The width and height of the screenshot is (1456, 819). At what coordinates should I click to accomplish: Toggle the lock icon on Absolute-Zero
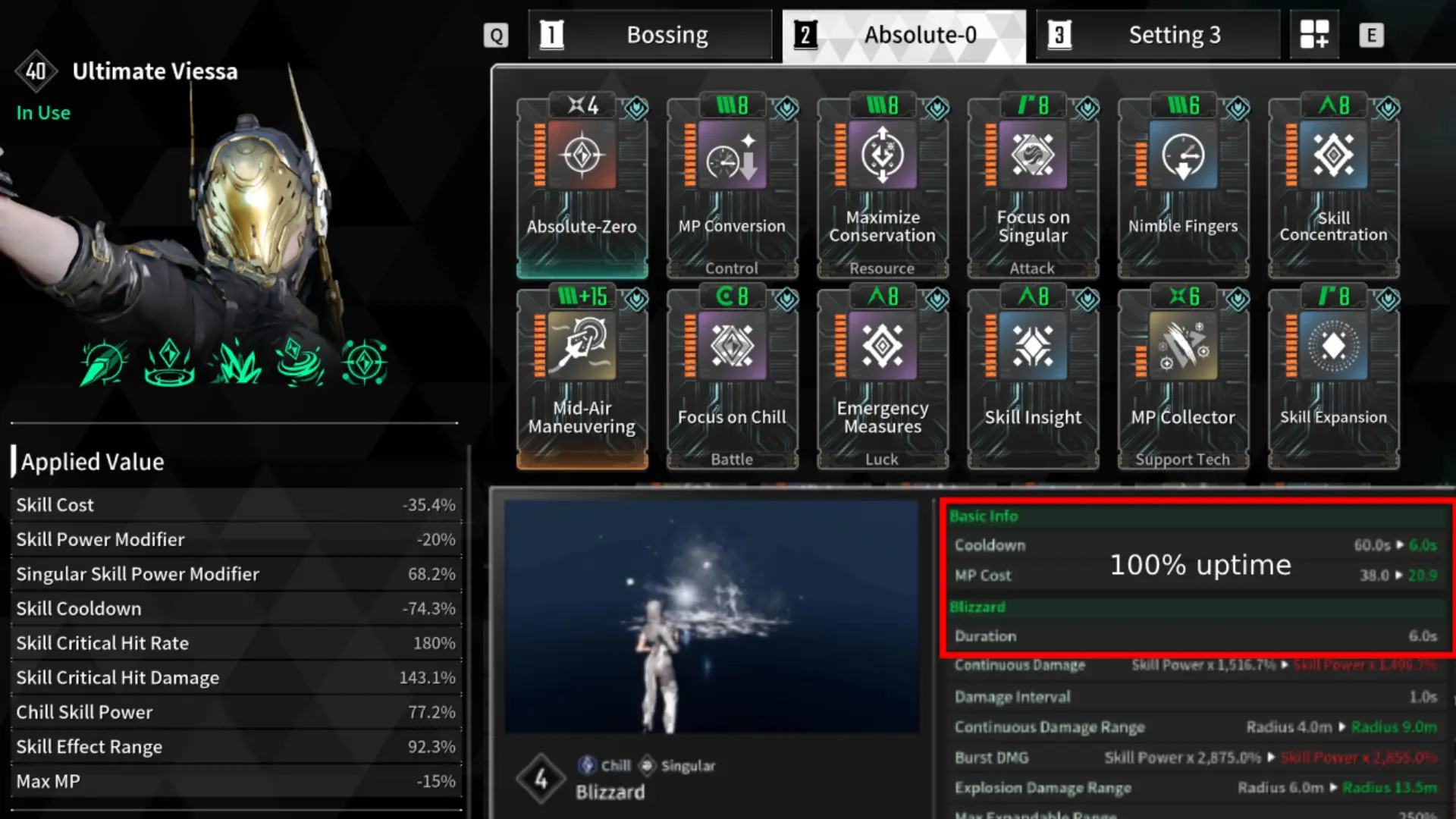635,108
